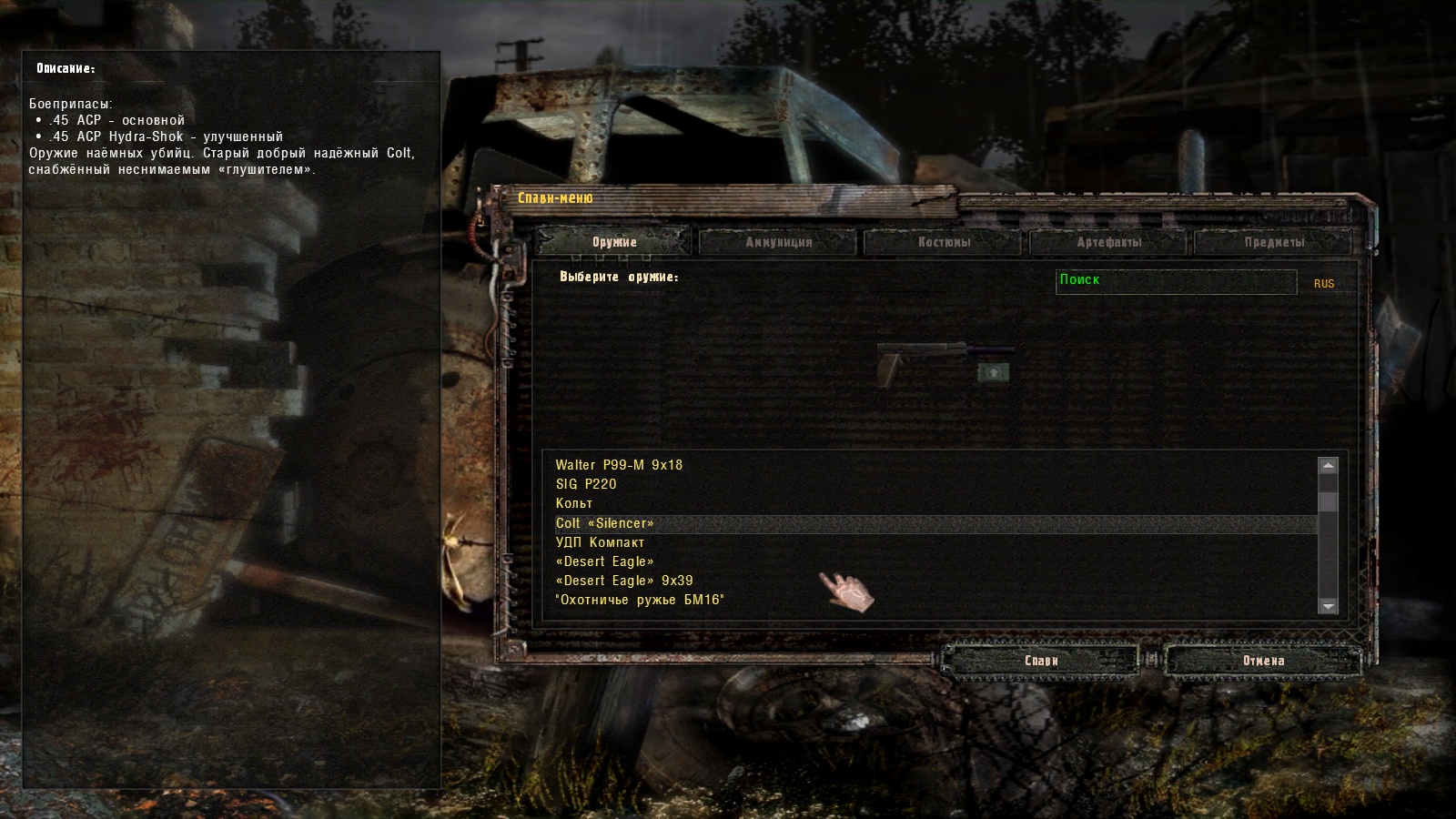Switch to the Оружие tab
Image resolution: width=1456 pixels, height=819 pixels.
click(x=614, y=242)
